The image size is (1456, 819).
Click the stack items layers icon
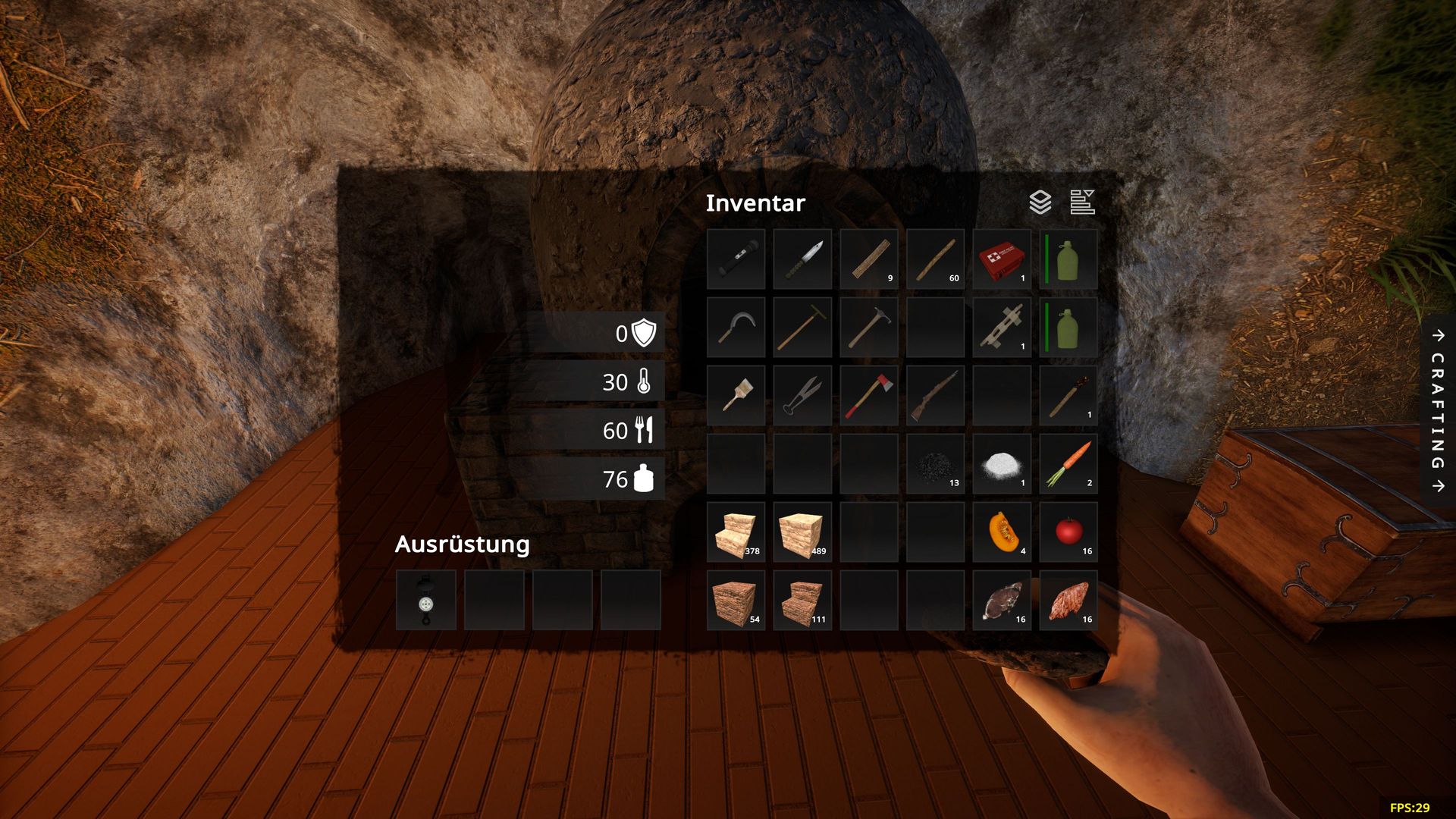(1040, 202)
